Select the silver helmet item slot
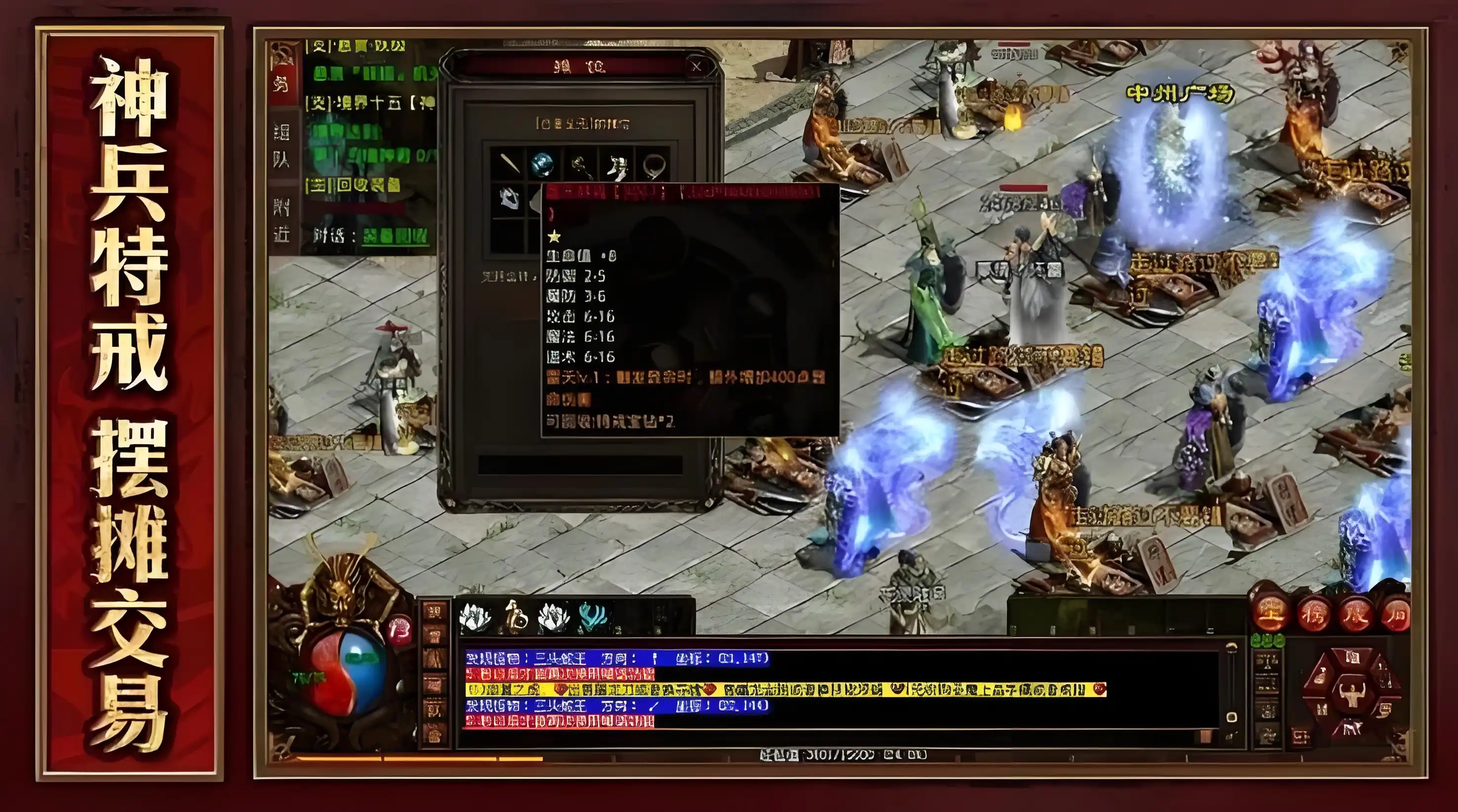The image size is (1458, 812). [x=509, y=198]
